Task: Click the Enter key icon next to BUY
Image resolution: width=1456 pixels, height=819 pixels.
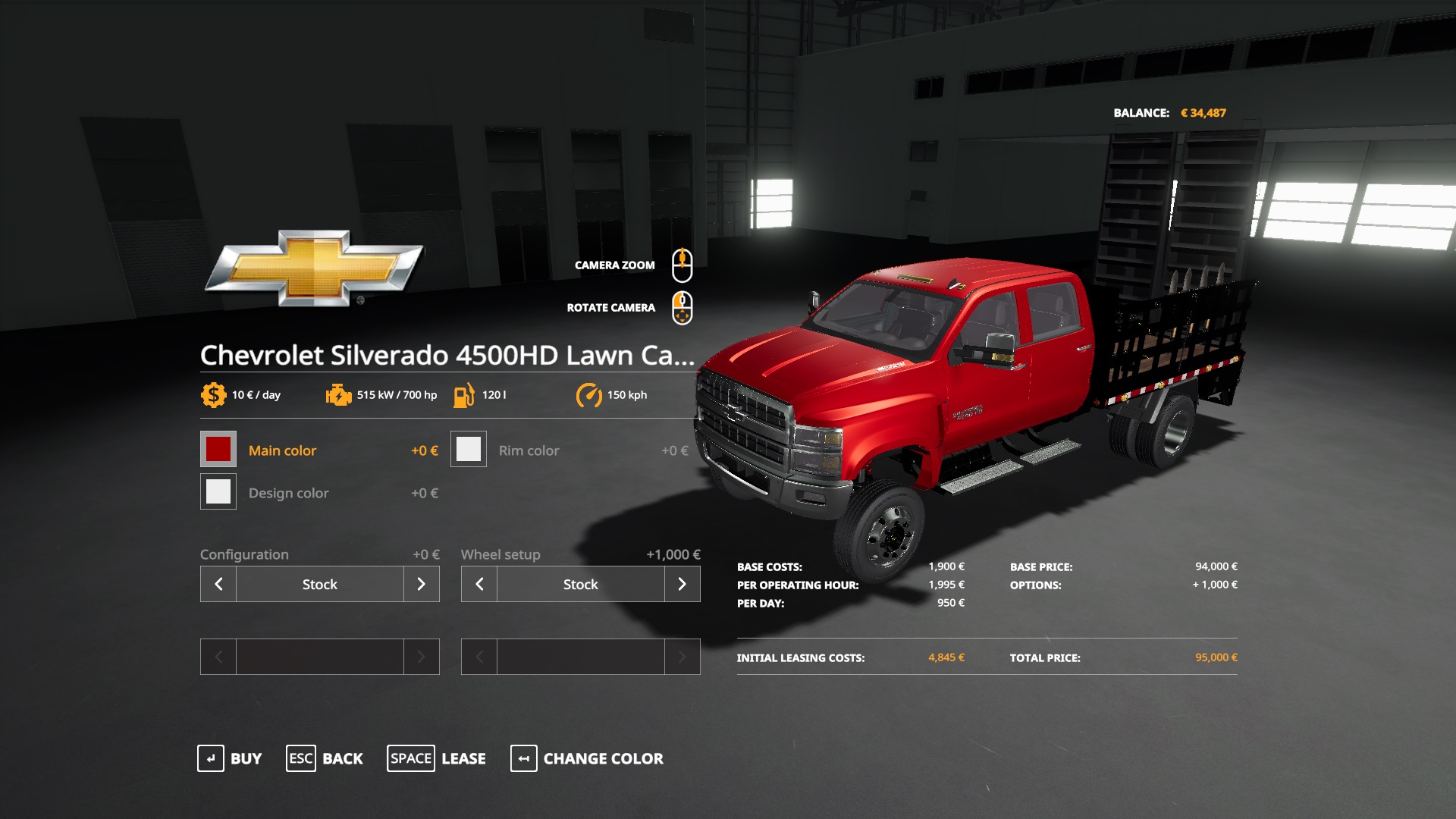Action: [211, 758]
